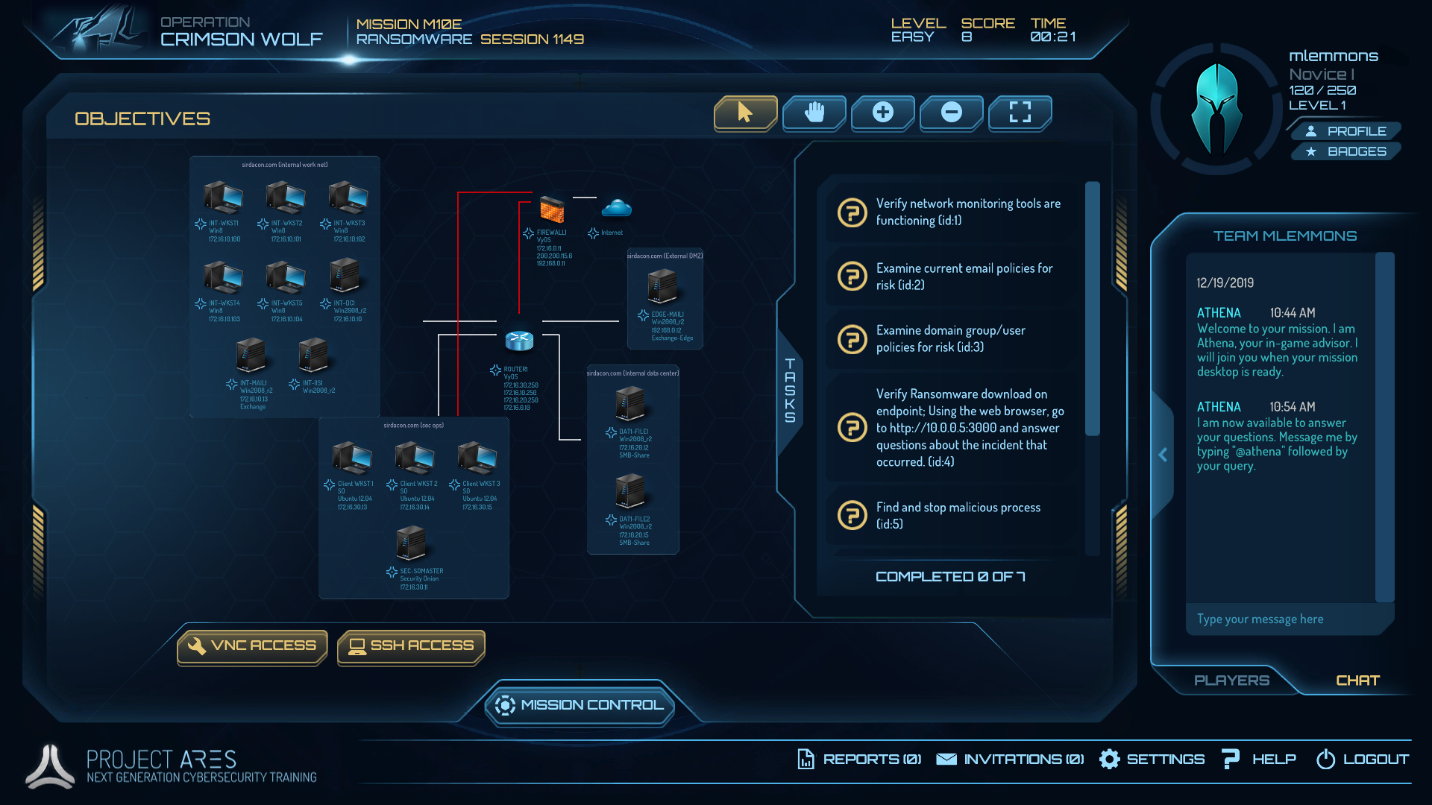The height and width of the screenshot is (805, 1432).
Task: Zoom out using the minus icon
Action: [x=951, y=113]
